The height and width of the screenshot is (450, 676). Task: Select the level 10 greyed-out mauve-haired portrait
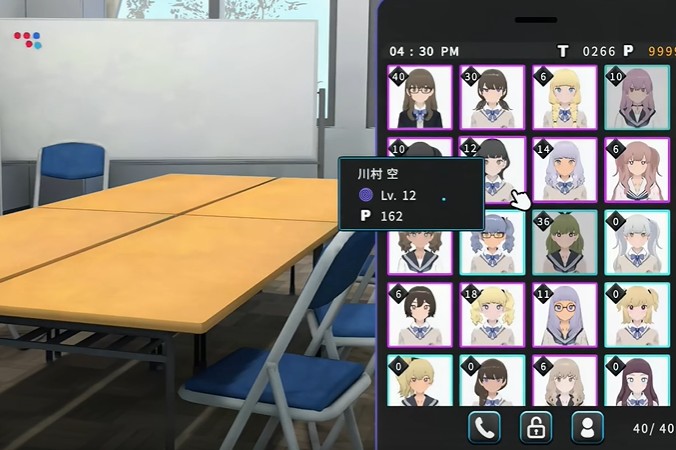[x=637, y=97]
